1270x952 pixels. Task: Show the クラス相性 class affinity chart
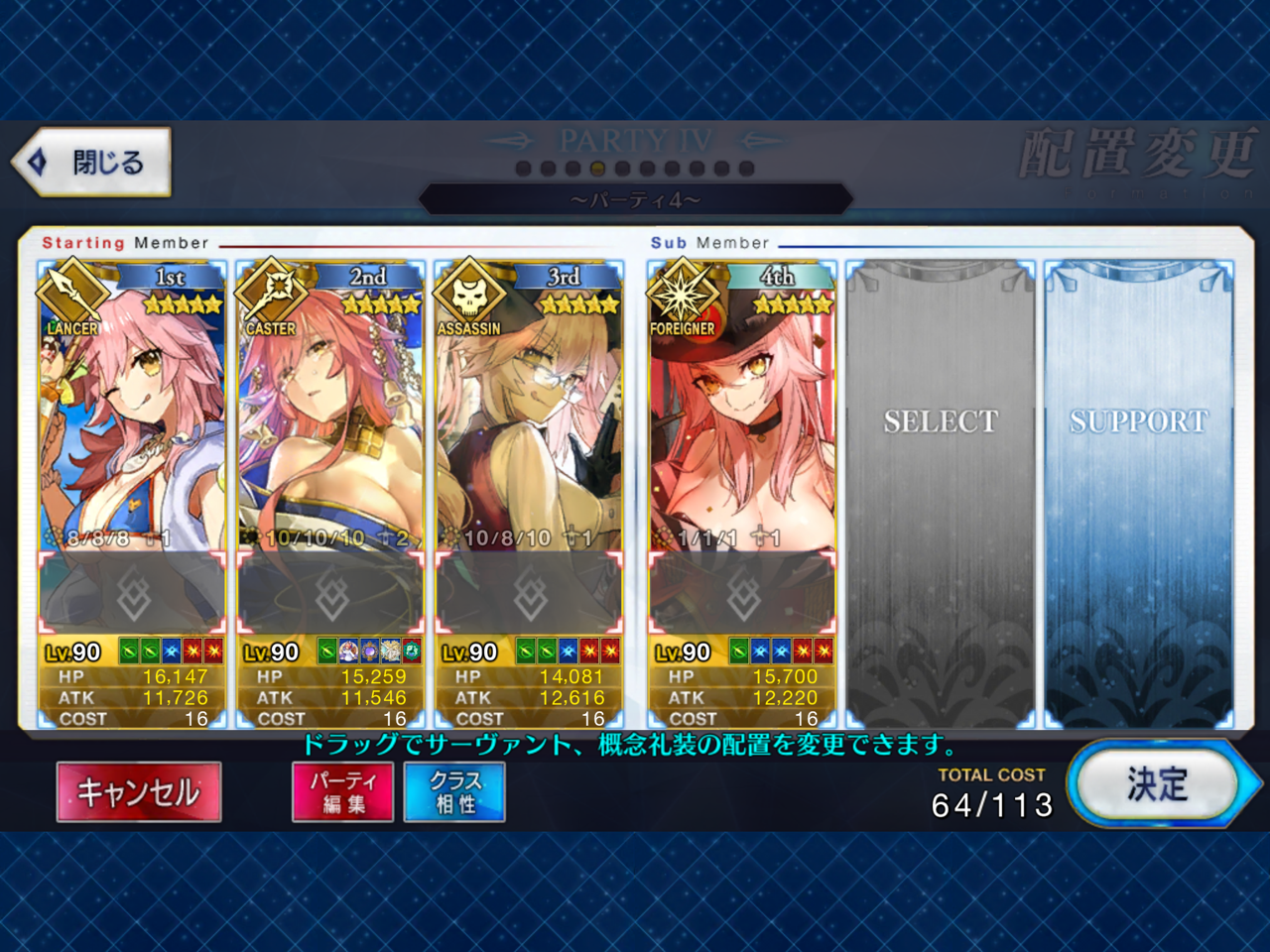click(454, 791)
